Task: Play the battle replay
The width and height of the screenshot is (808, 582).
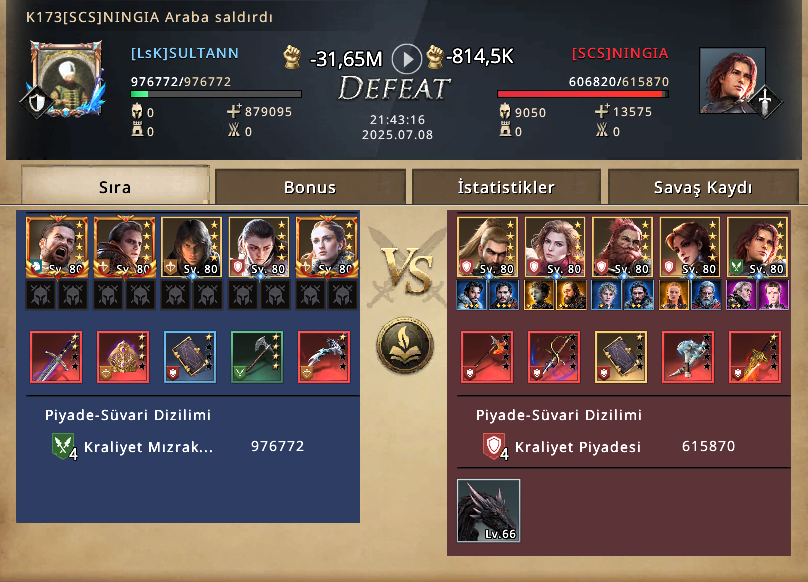Action: 406,58
